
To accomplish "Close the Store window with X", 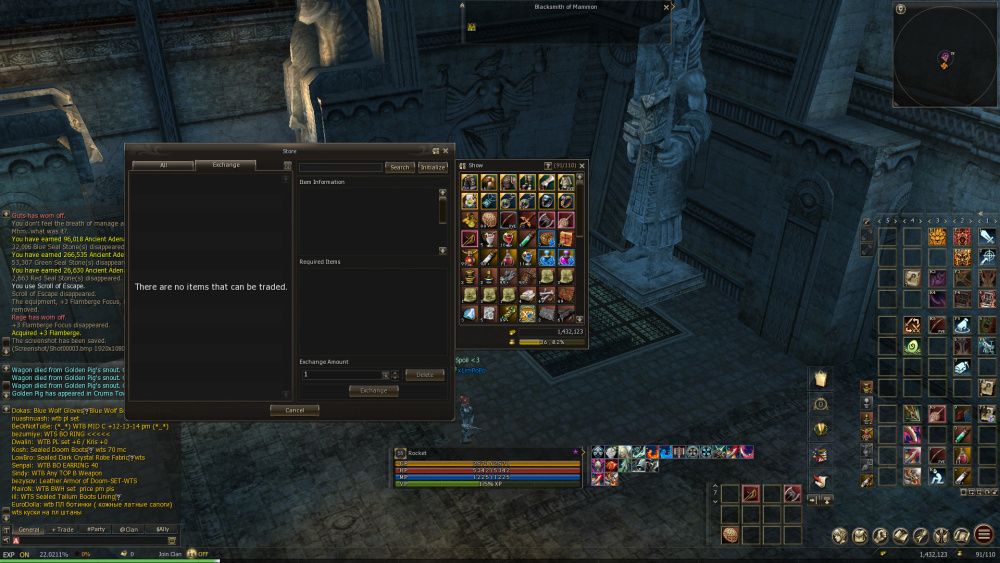I will (448, 151).
